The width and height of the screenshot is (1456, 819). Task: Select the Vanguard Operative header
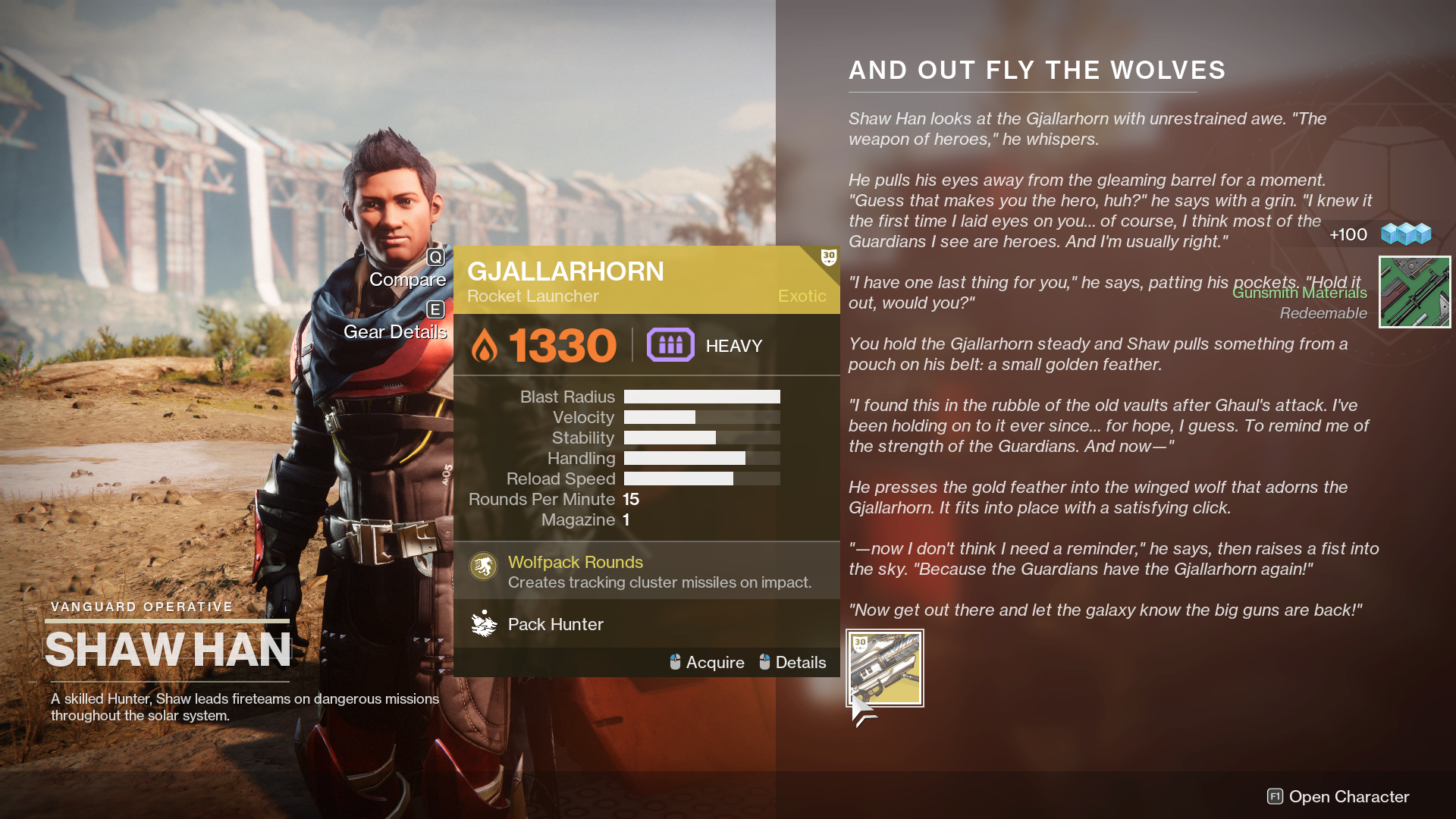coord(141,606)
